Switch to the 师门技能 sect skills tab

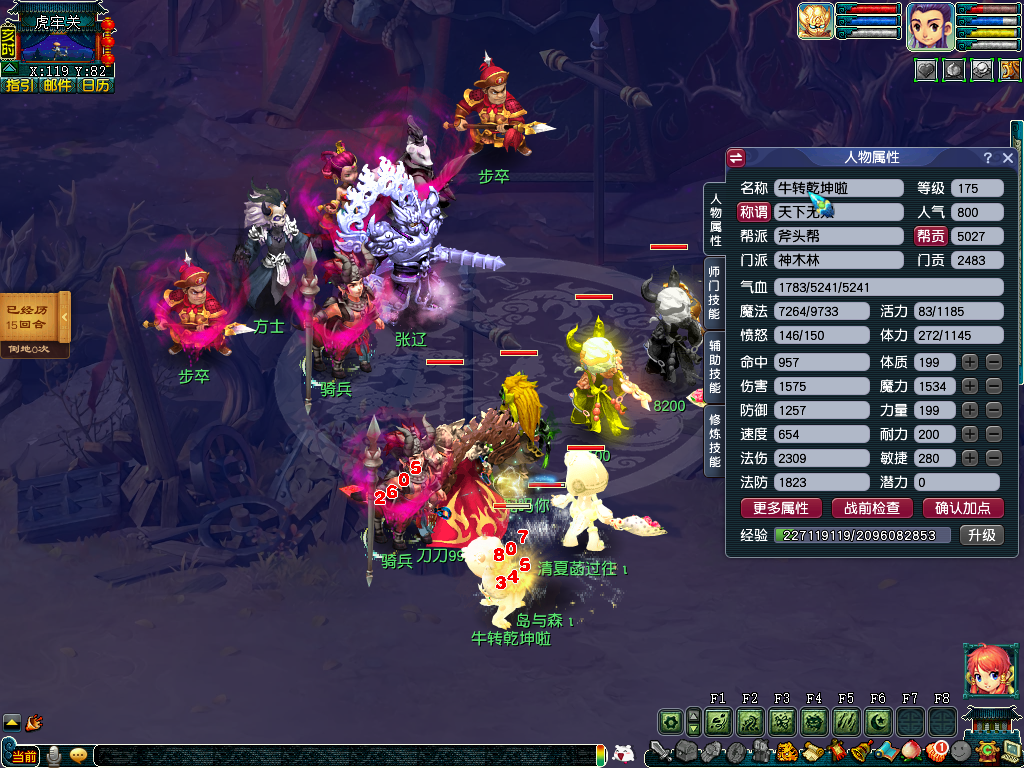(714, 293)
